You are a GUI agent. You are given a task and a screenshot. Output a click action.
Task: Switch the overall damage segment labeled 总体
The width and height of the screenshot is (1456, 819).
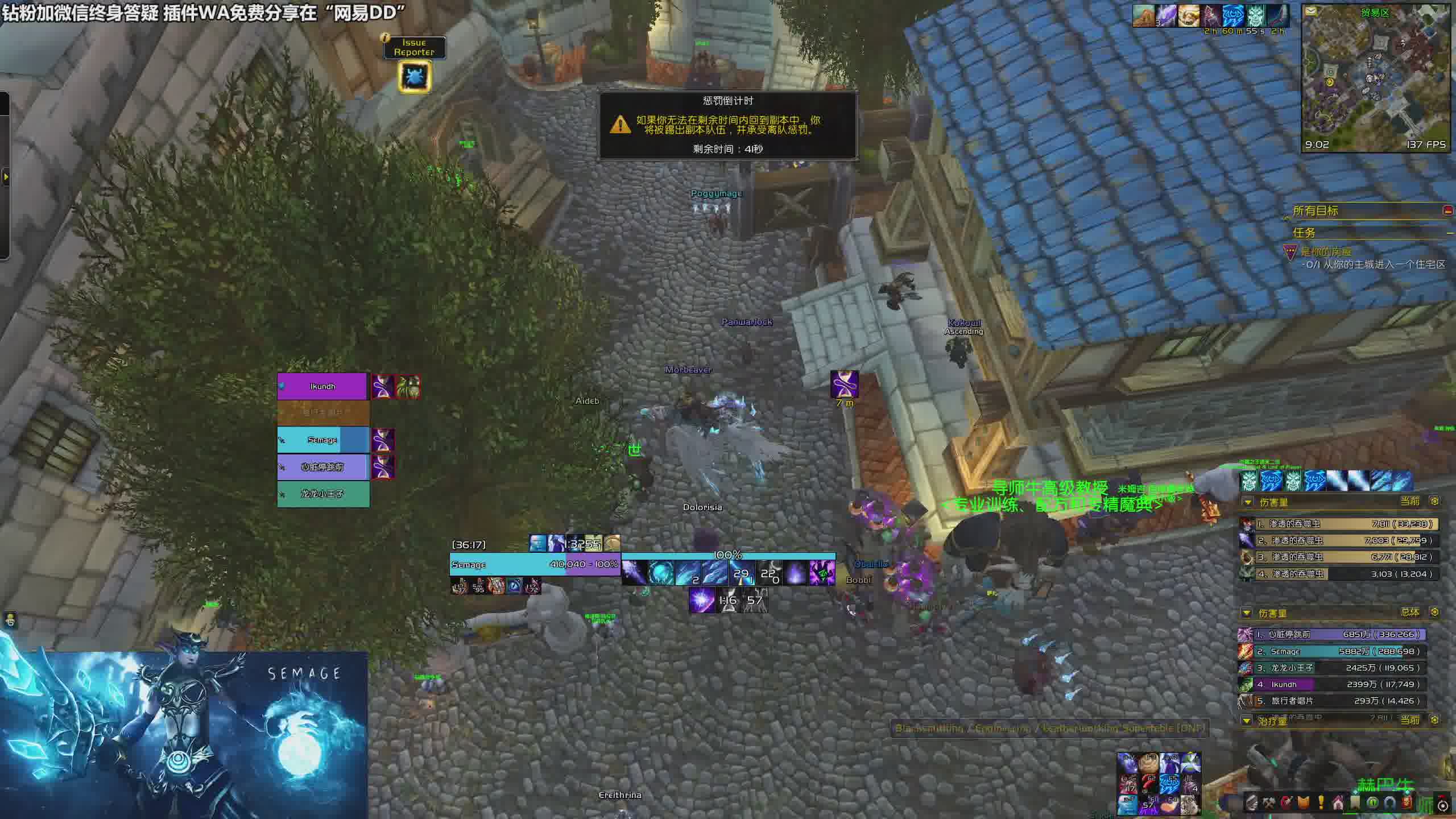(x=1410, y=612)
